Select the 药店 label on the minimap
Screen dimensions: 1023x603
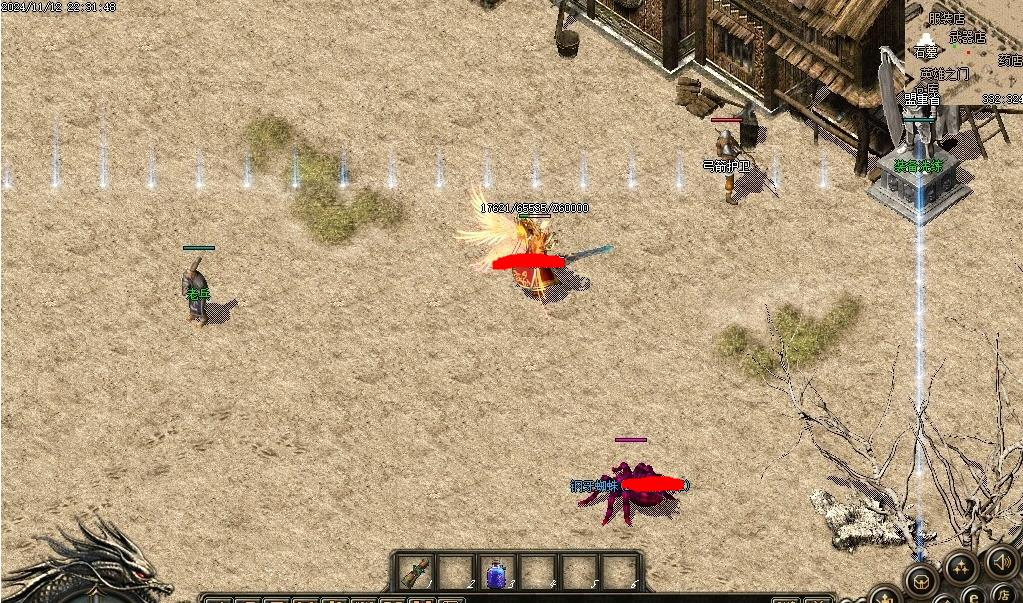(x=1009, y=60)
